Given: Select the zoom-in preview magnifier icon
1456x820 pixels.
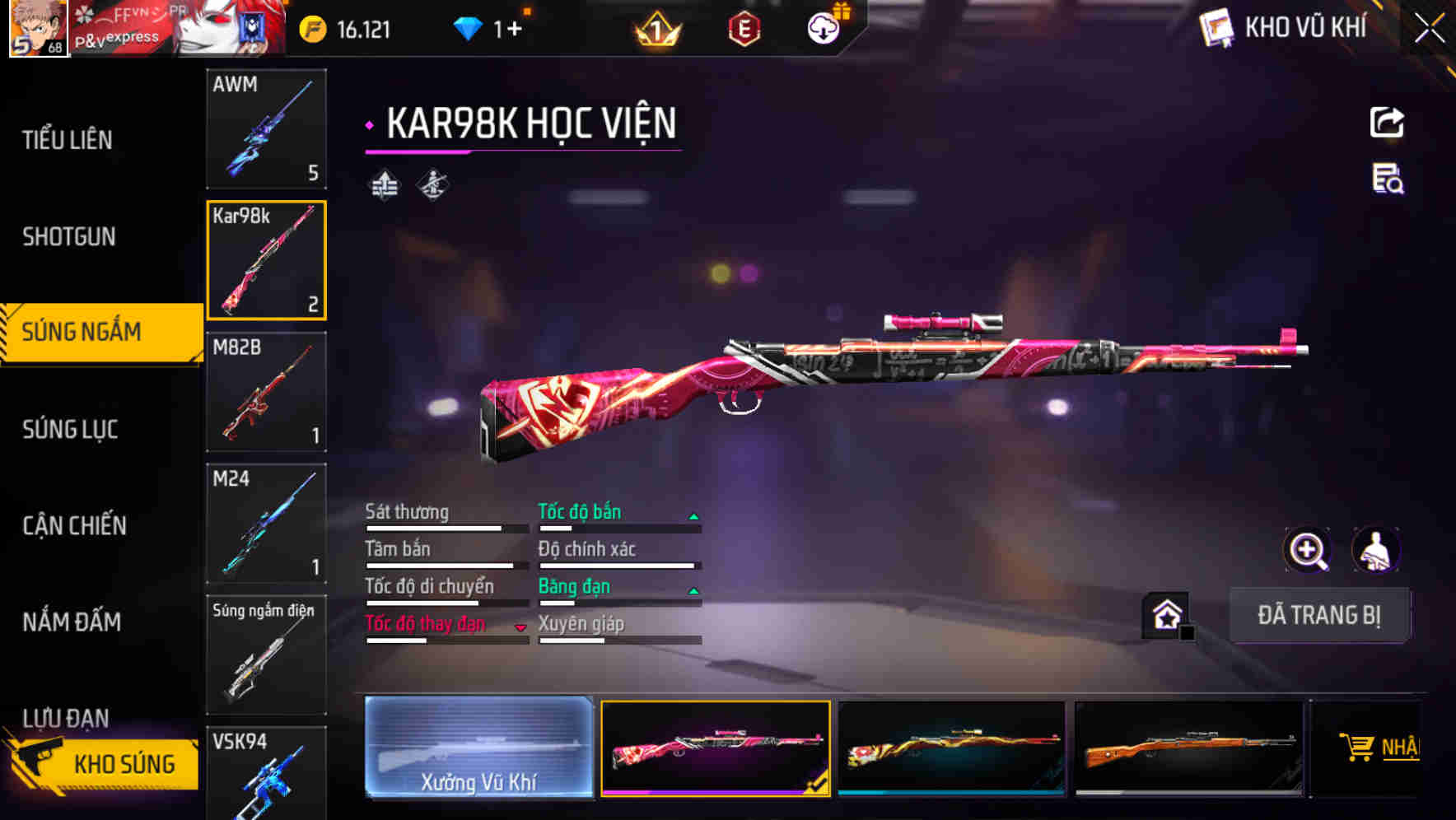Looking at the screenshot, I should 1305,550.
